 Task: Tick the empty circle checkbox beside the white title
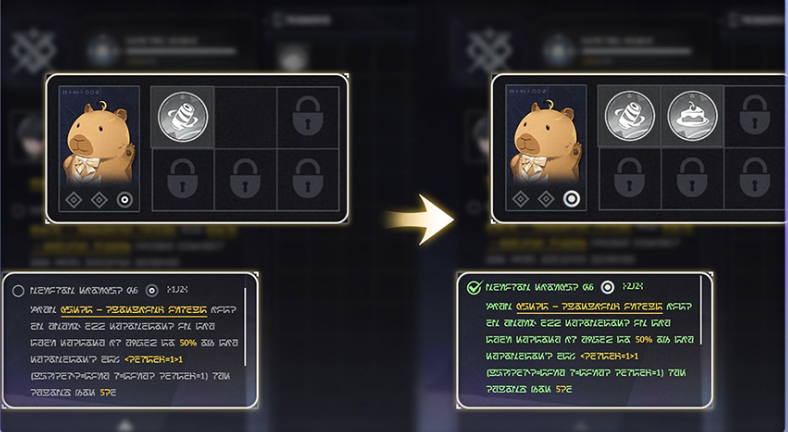18,290
